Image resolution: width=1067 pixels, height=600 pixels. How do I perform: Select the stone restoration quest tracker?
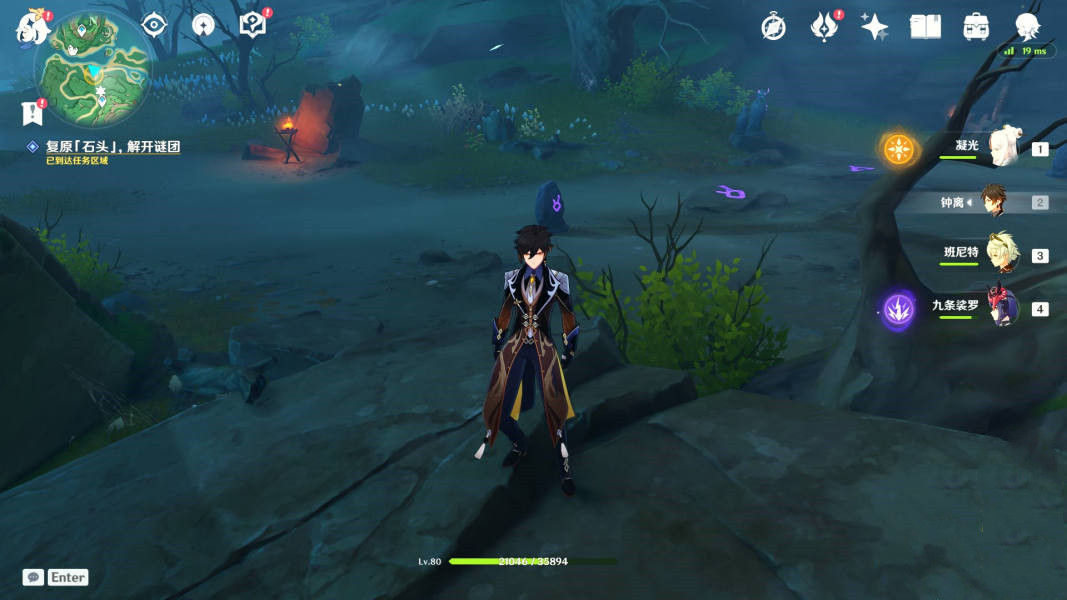coord(112,147)
